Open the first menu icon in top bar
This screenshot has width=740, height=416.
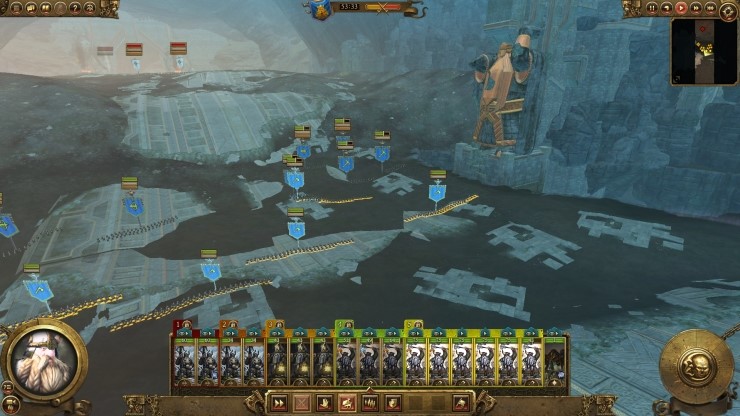tap(14, 8)
